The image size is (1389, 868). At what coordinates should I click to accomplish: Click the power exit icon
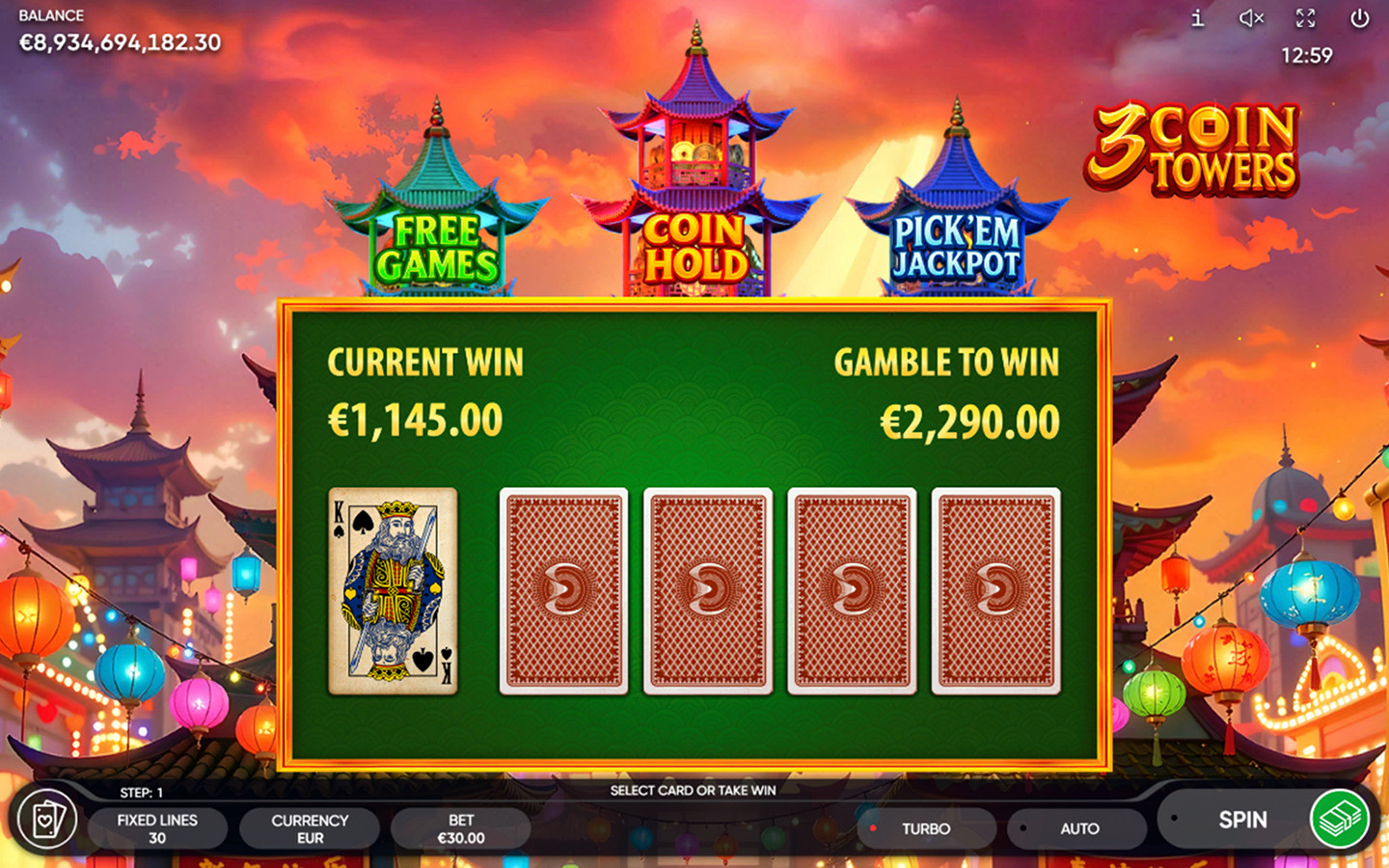pos(1360,16)
